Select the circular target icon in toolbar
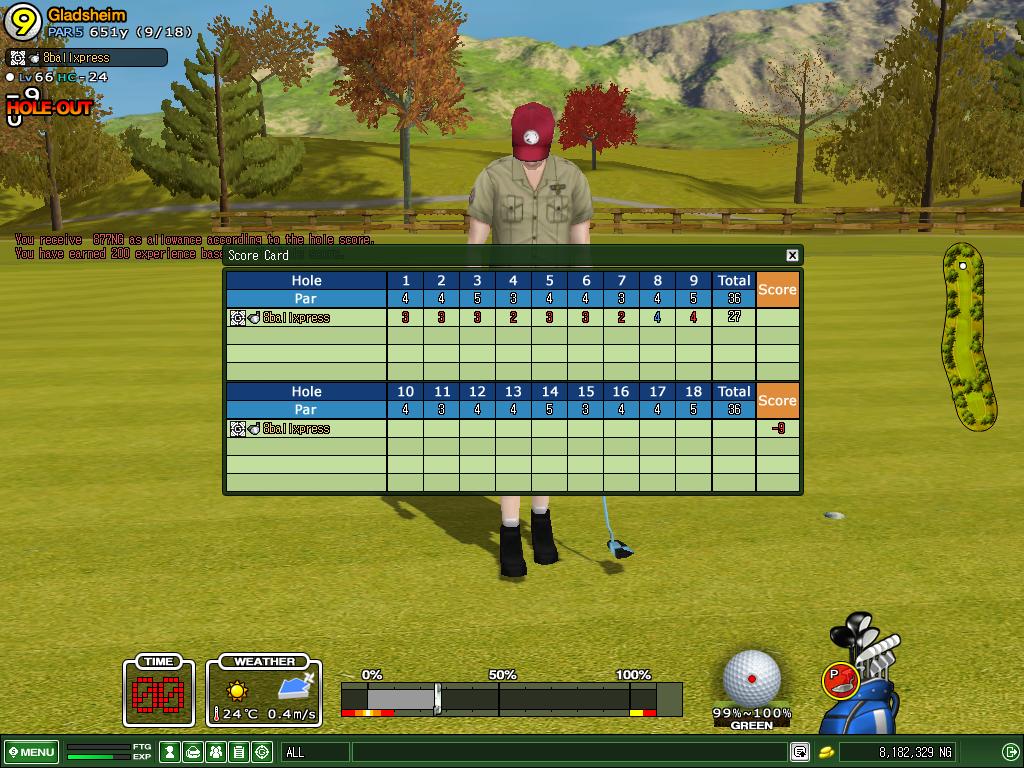1024x768 pixels. [262, 752]
